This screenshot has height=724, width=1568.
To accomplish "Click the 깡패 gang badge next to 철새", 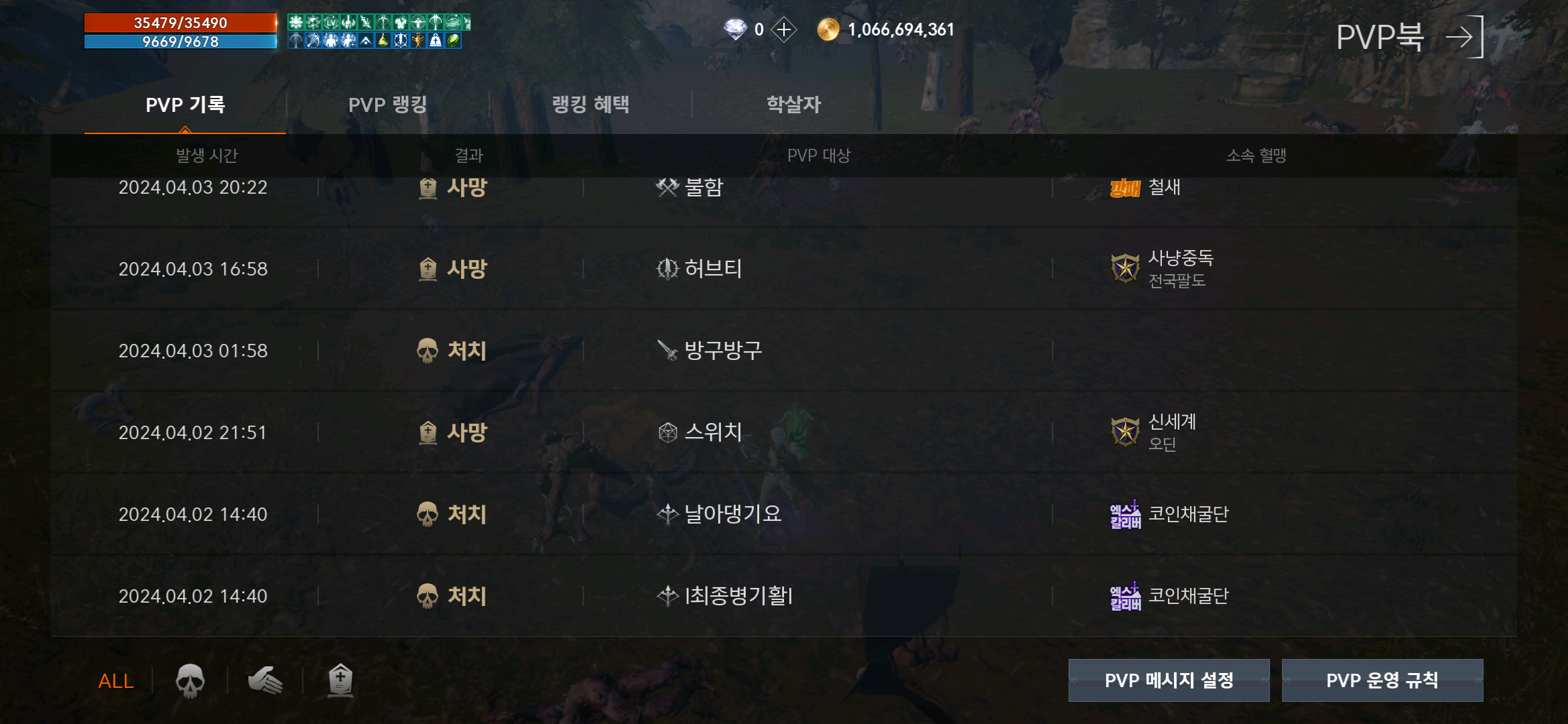I will tap(1125, 187).
